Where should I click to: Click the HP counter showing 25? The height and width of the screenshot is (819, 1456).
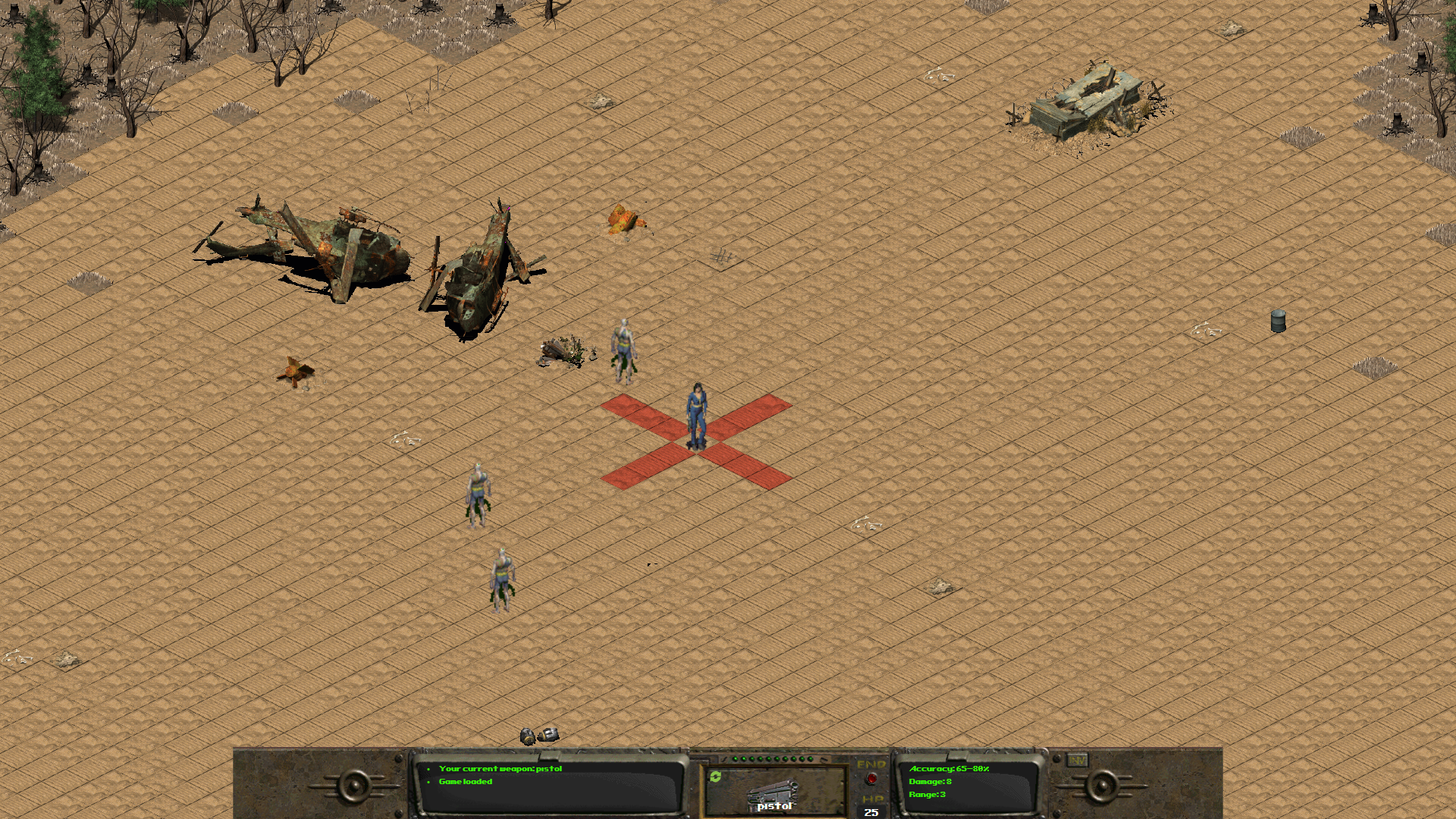point(871,811)
